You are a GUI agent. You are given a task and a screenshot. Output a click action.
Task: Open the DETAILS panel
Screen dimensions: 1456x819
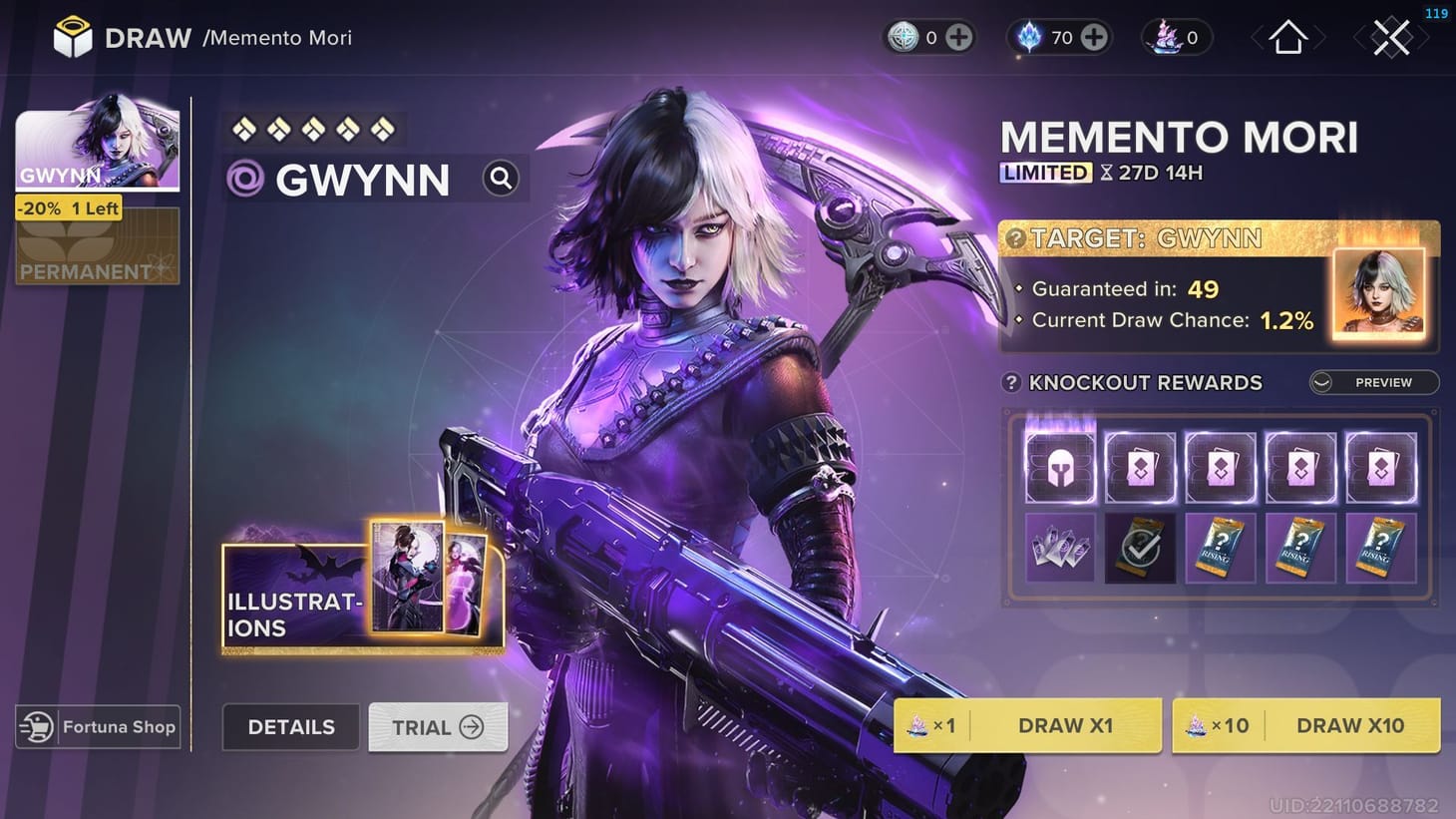(290, 727)
